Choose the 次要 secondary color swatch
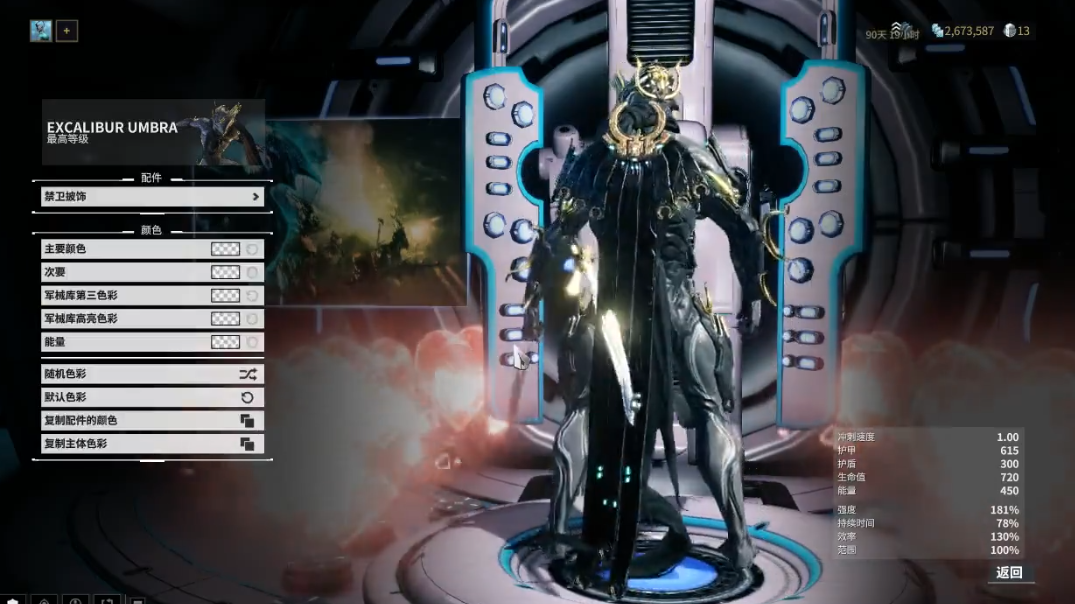The image size is (1075, 604). 225,272
